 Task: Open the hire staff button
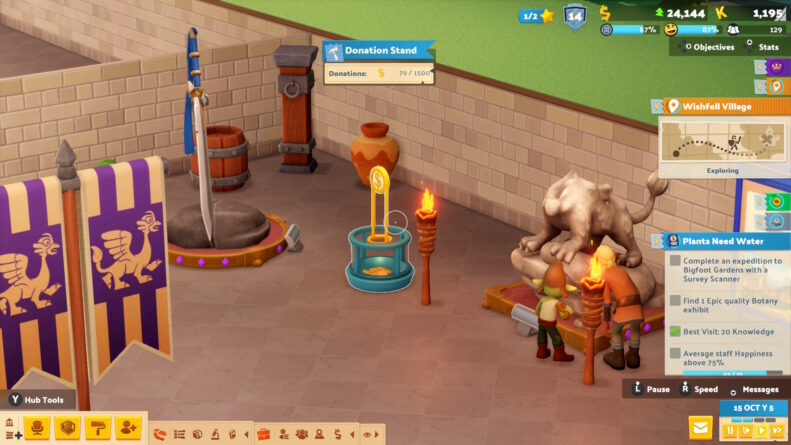tap(127, 428)
